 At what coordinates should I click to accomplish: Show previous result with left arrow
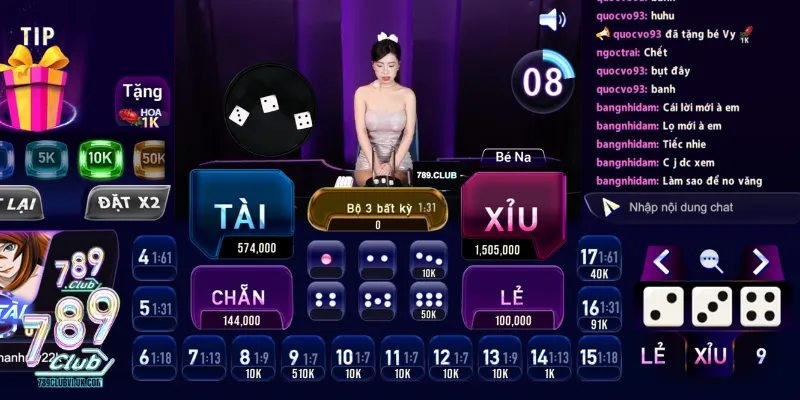tap(661, 261)
